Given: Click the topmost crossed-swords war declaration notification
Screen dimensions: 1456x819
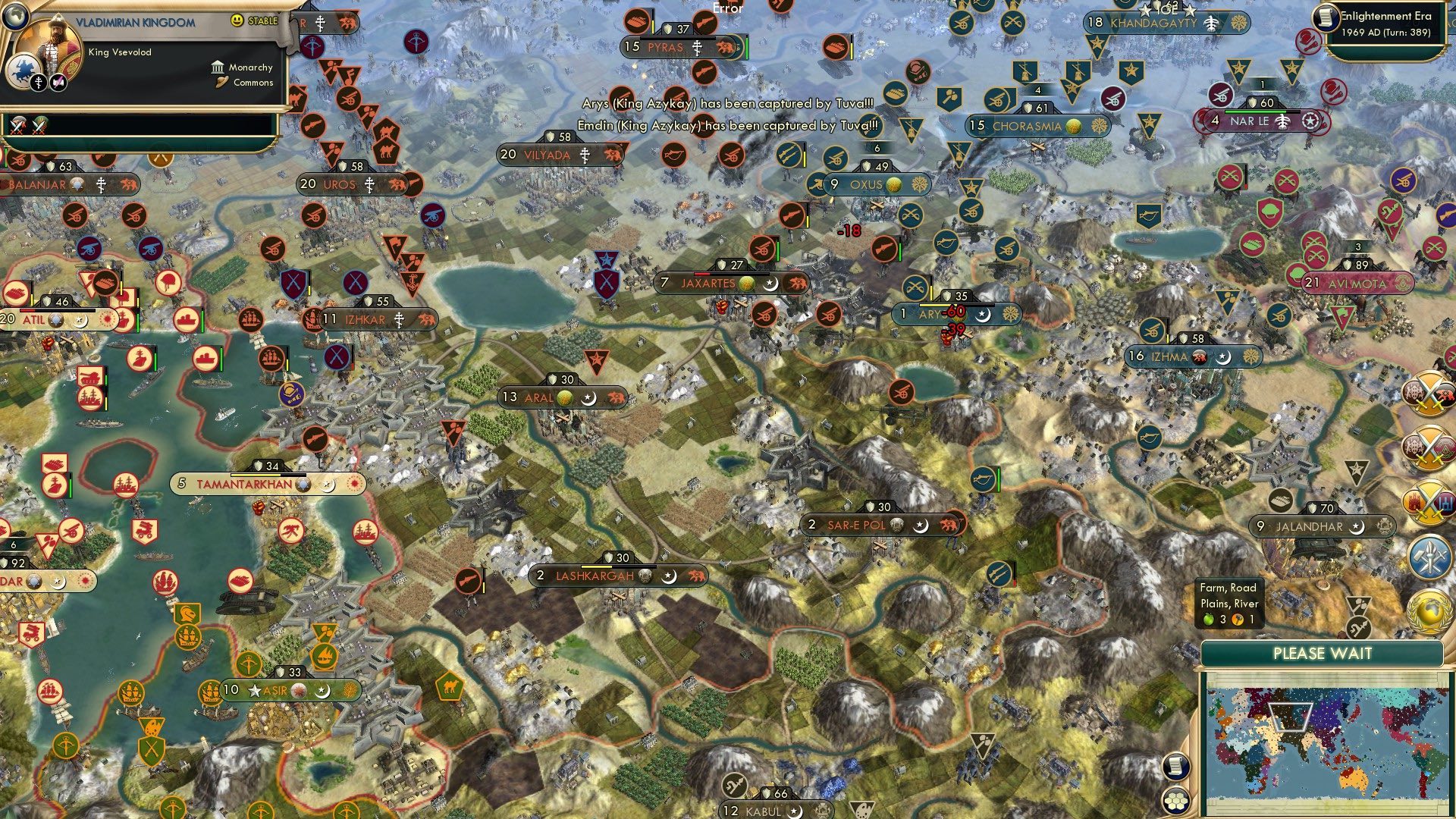Looking at the screenshot, I should [x=1430, y=393].
